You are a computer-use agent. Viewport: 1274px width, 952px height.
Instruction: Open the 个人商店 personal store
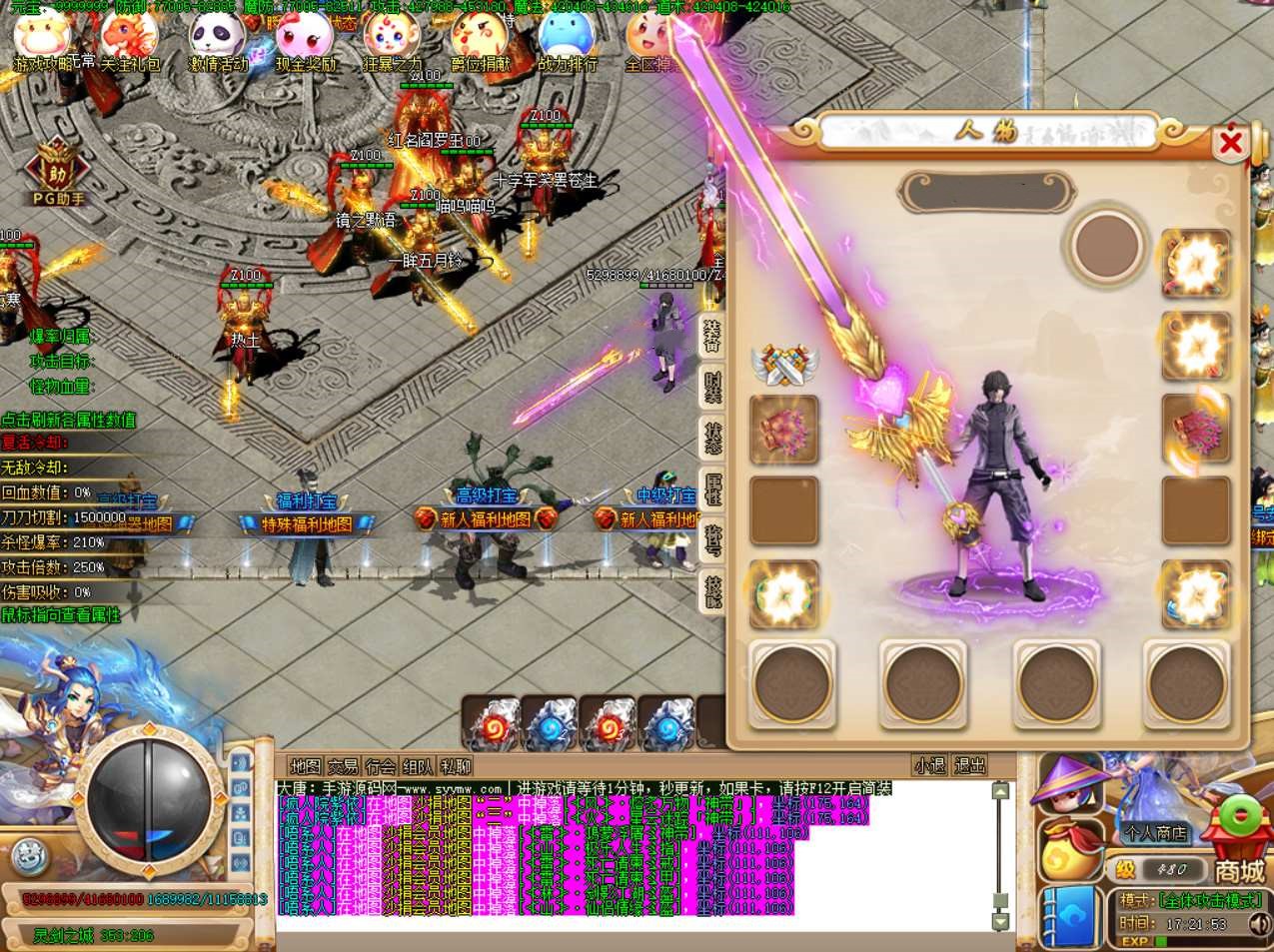1155,831
